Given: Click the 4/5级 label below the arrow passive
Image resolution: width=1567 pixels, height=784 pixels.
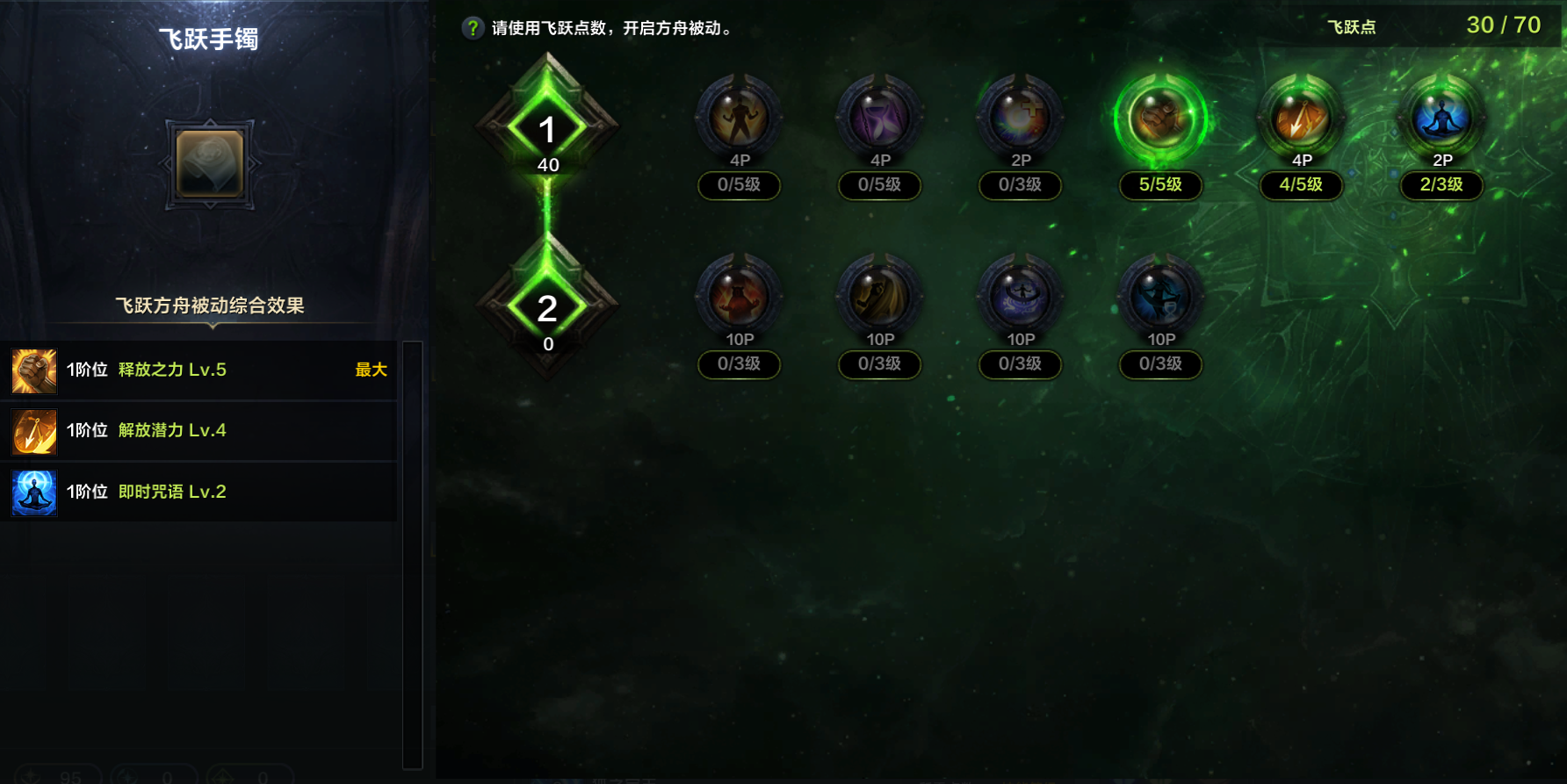Looking at the screenshot, I should [x=1301, y=185].
